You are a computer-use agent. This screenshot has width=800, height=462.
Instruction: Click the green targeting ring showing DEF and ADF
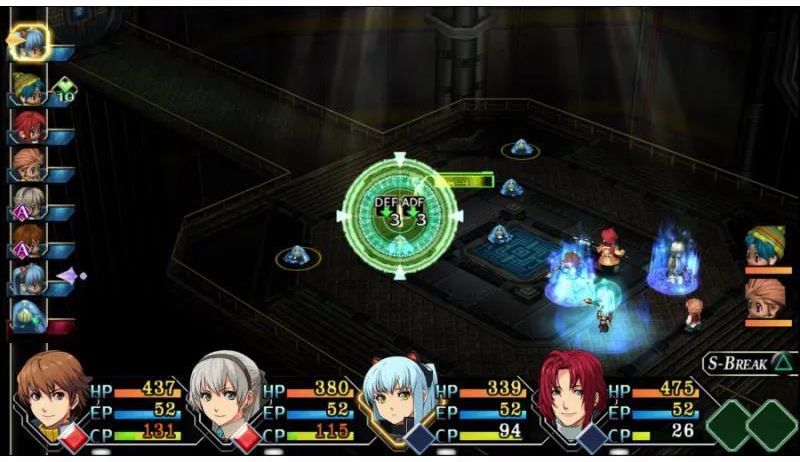[x=400, y=214]
